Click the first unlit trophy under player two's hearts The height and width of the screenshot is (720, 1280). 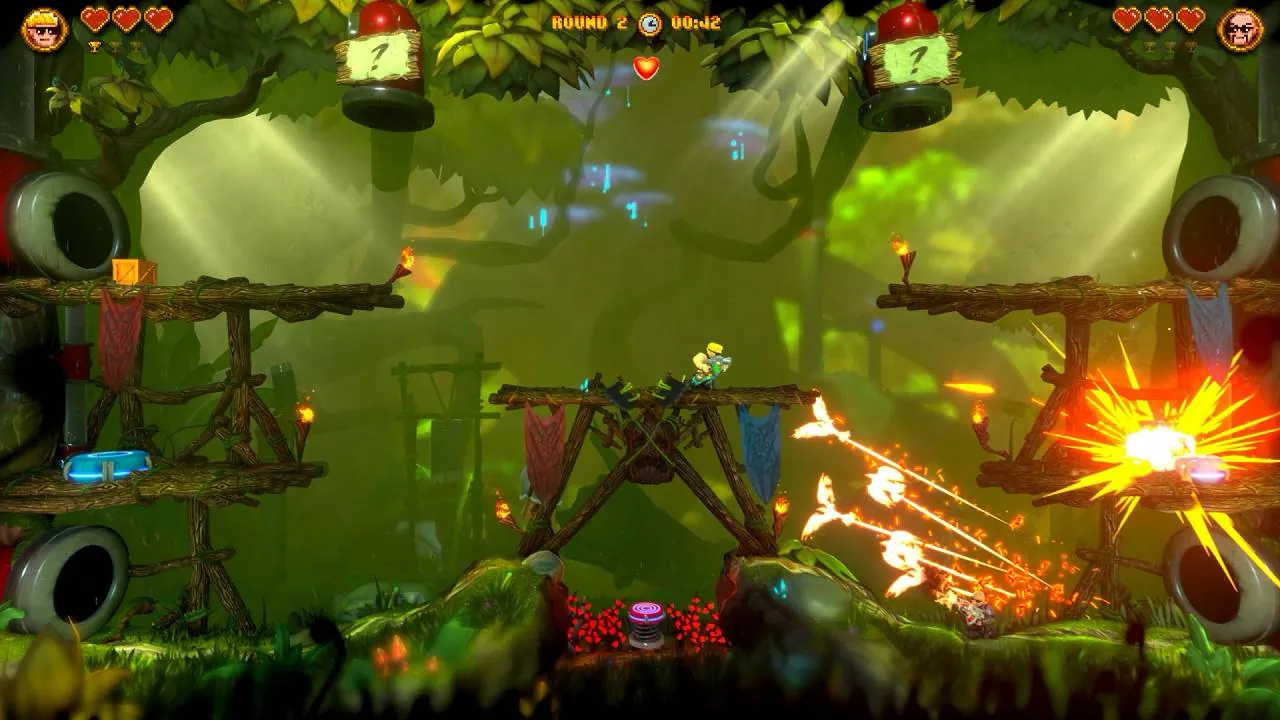coord(1148,47)
